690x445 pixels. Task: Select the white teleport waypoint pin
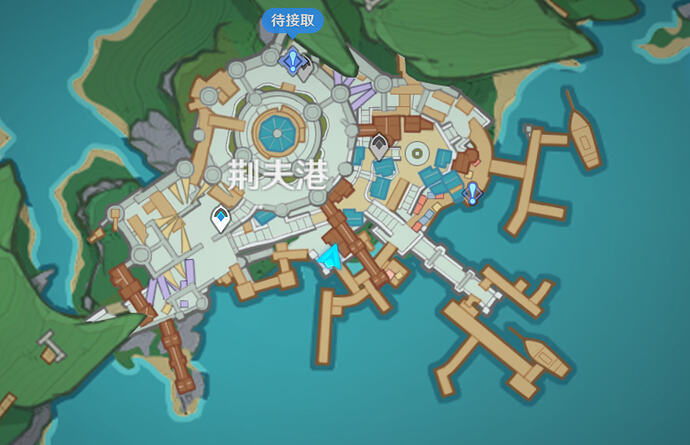[x=219, y=218]
